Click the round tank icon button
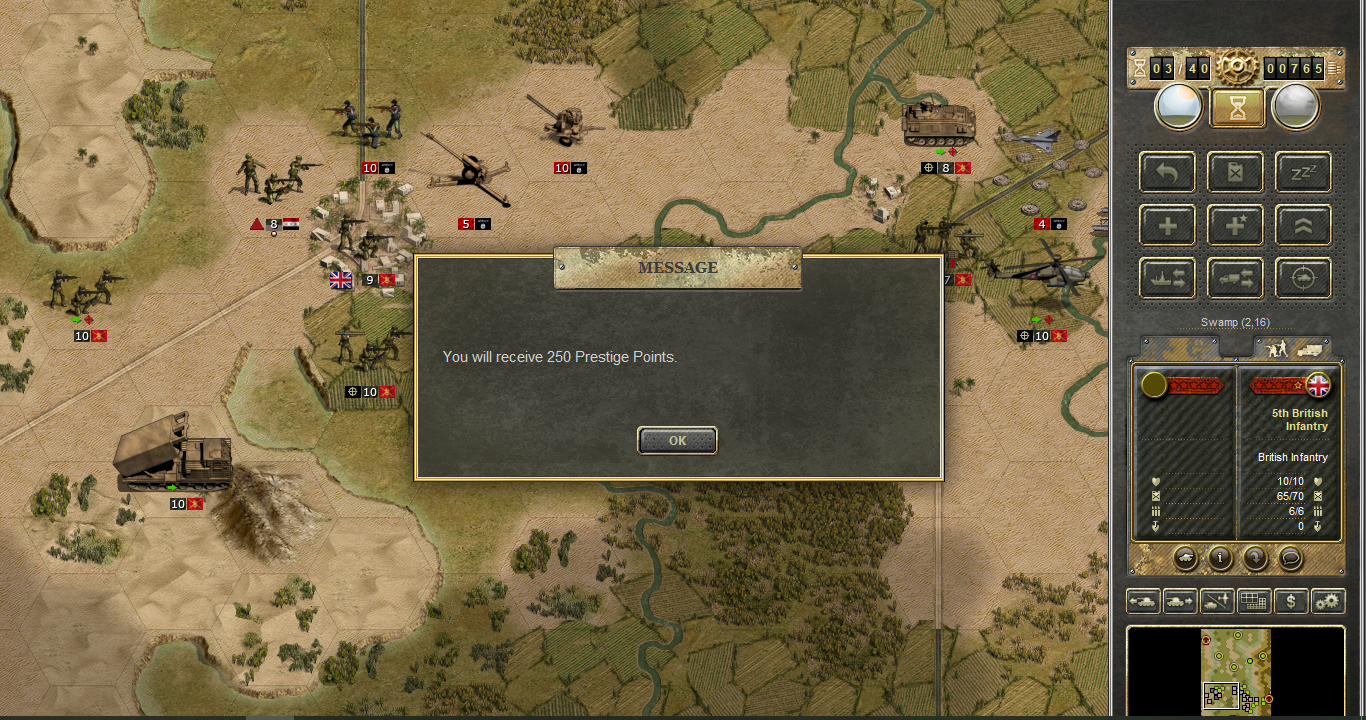 1185,558
